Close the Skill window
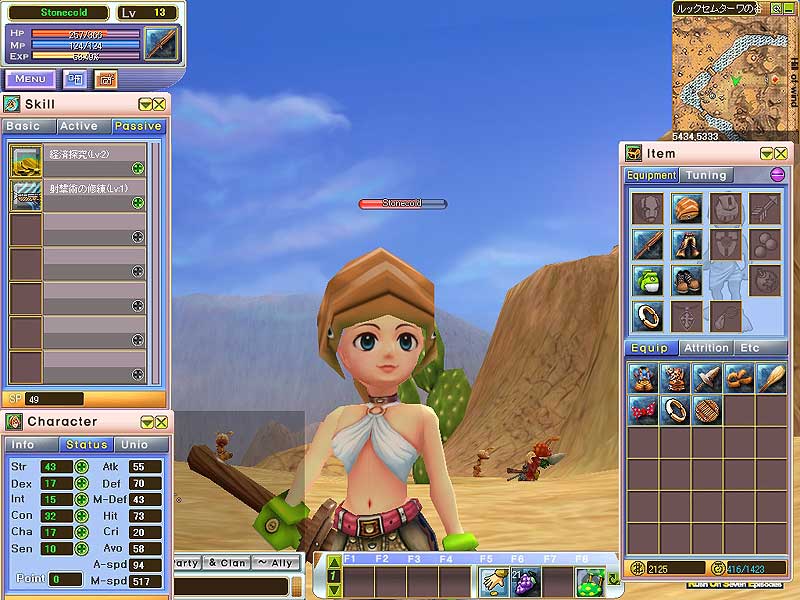This screenshot has height=600, width=800. point(159,104)
